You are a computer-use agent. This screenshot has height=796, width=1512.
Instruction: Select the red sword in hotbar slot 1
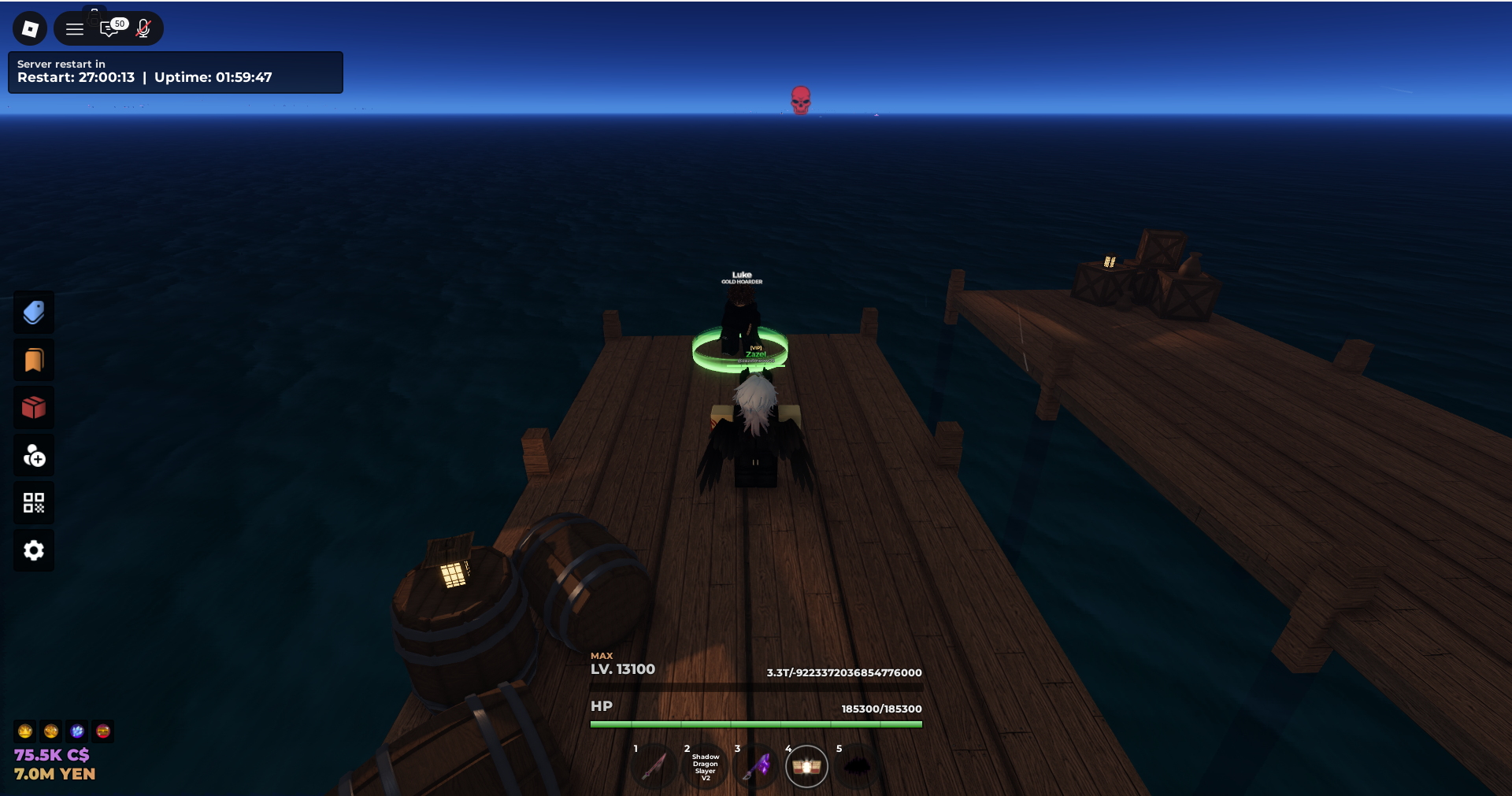(x=654, y=766)
